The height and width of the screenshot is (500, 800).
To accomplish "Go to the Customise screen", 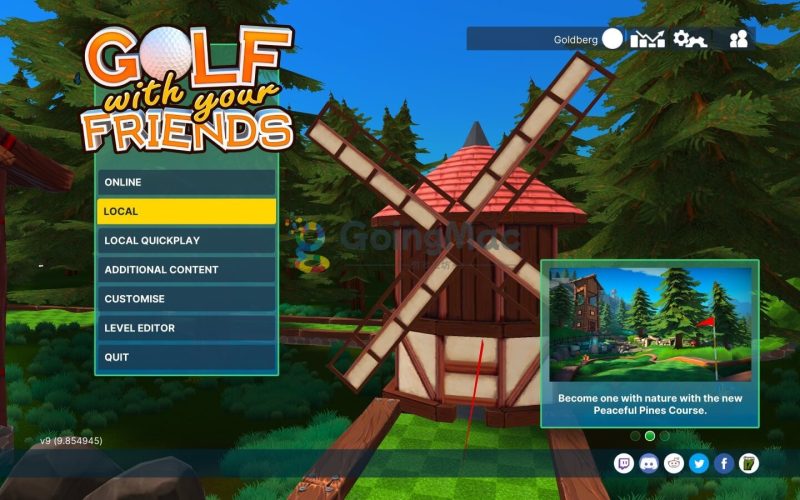I will click(186, 299).
